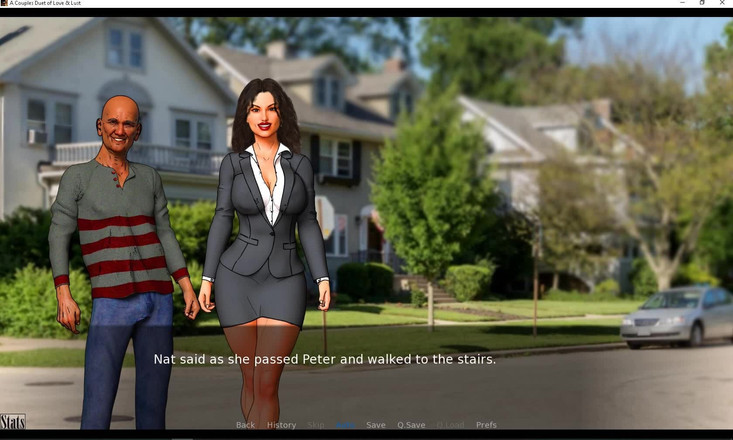Quick load with Q.Load
Screen dimensions: 733x440
[x=450, y=425]
